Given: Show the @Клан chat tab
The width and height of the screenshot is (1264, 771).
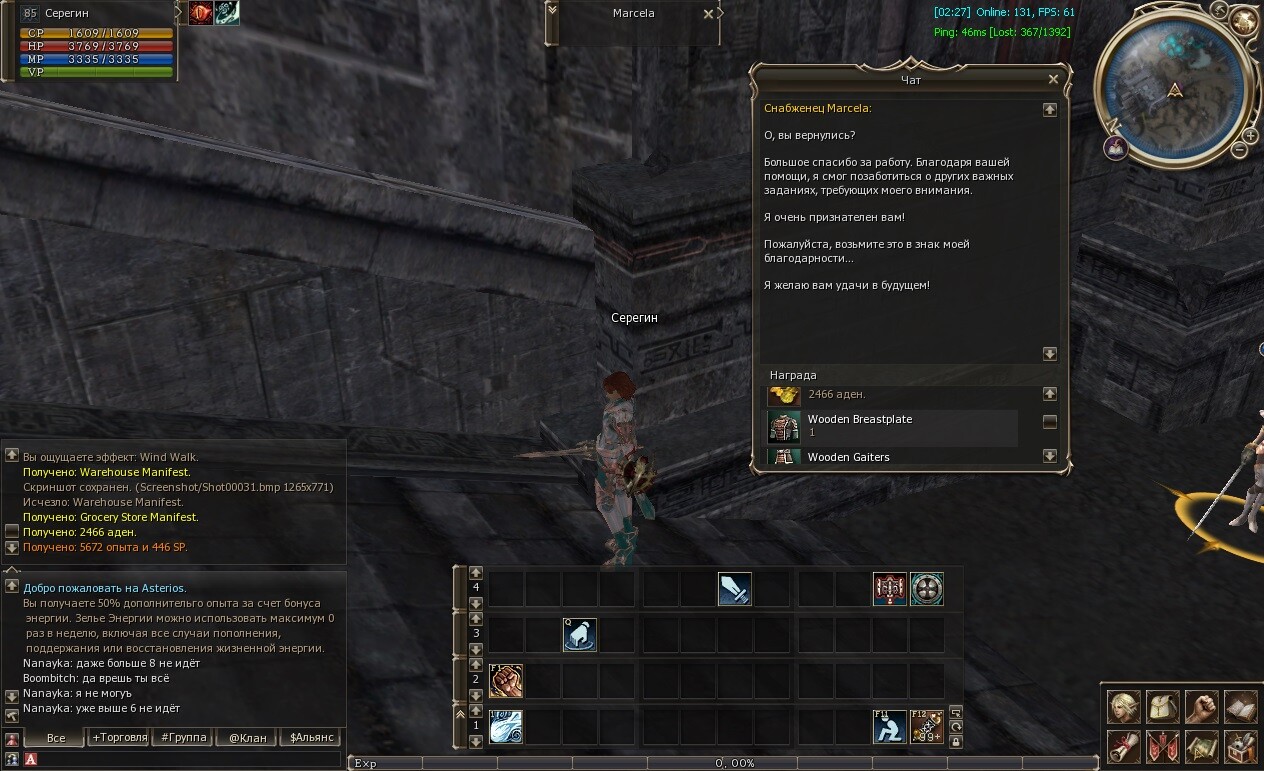Looking at the screenshot, I should pyautogui.click(x=247, y=738).
